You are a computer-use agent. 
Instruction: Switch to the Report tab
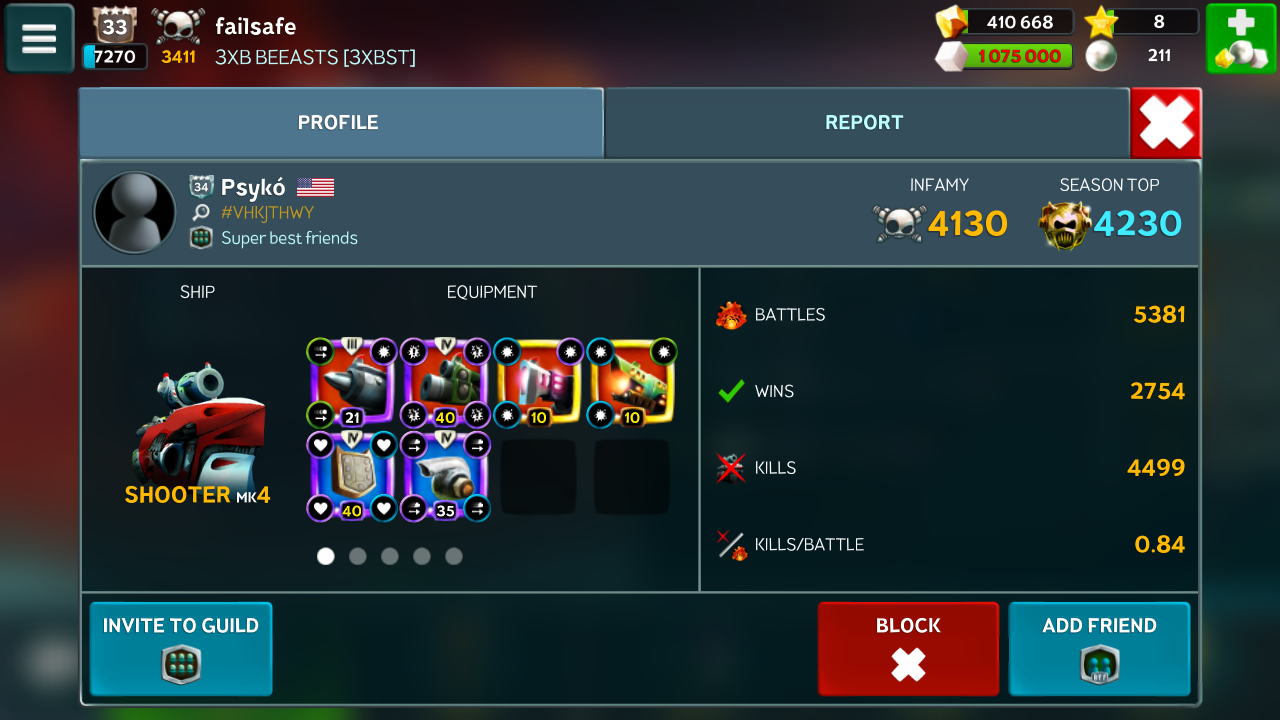pos(864,123)
